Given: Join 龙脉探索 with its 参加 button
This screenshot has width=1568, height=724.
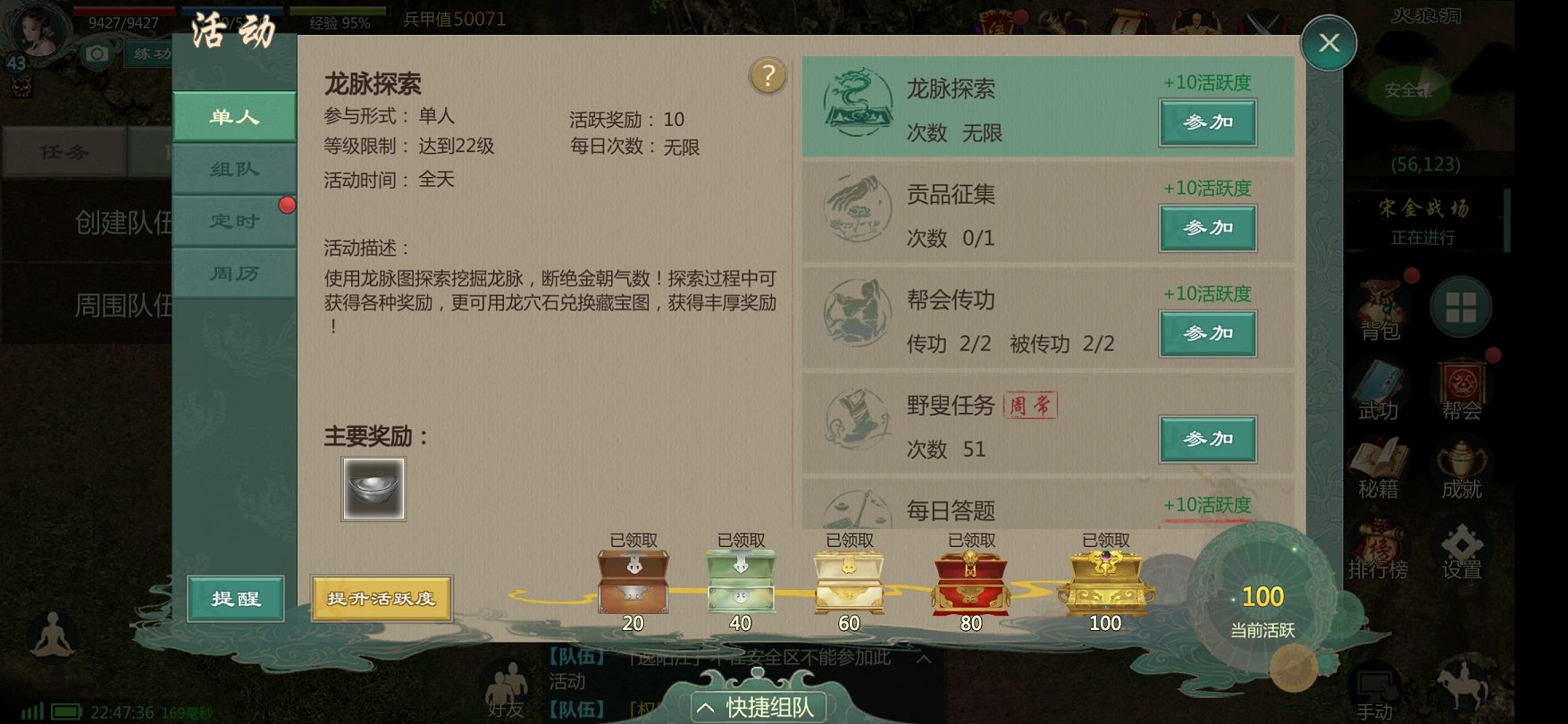Looking at the screenshot, I should (x=1208, y=122).
